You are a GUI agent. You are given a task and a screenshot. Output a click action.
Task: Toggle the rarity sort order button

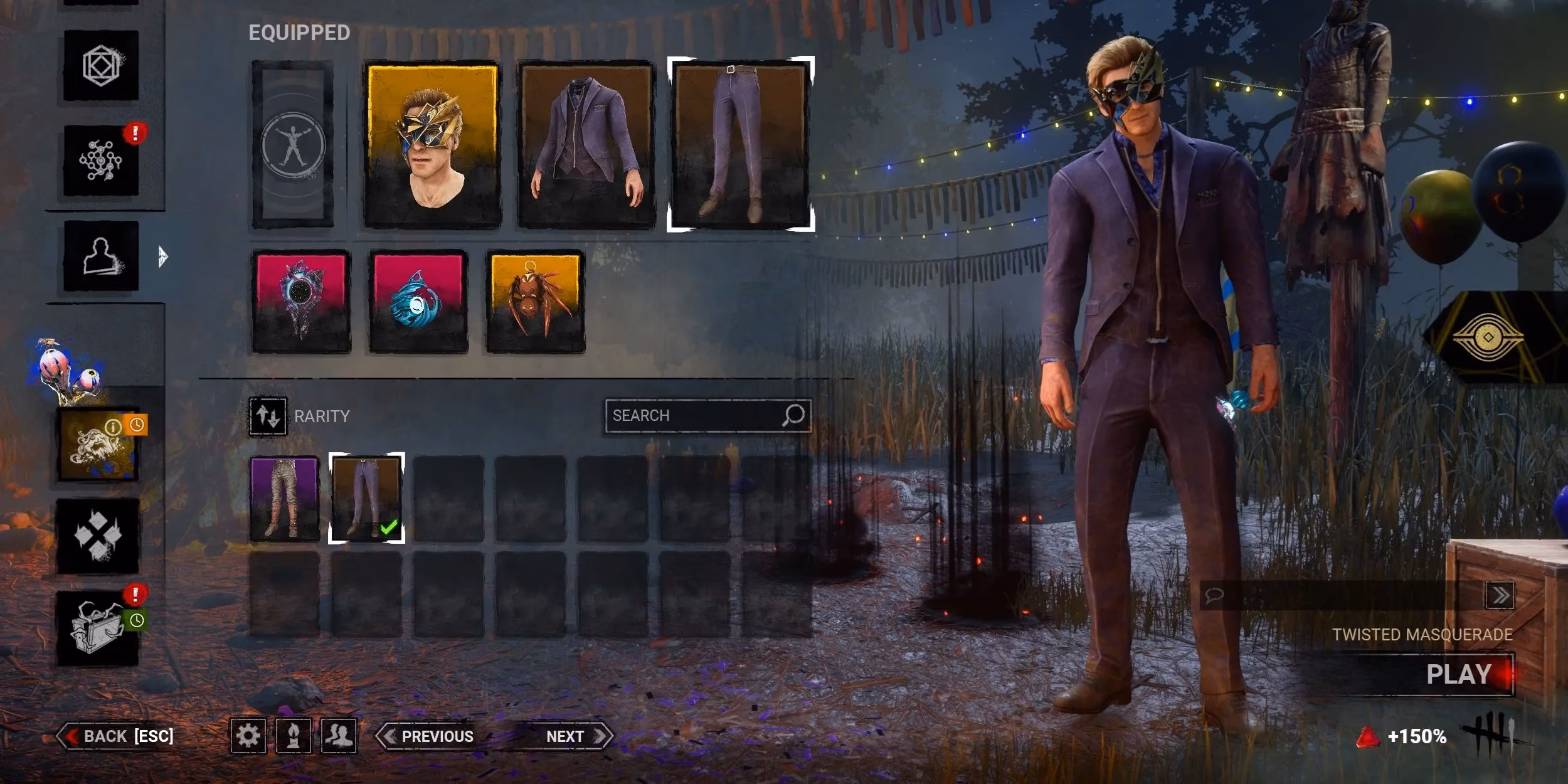coord(268,416)
